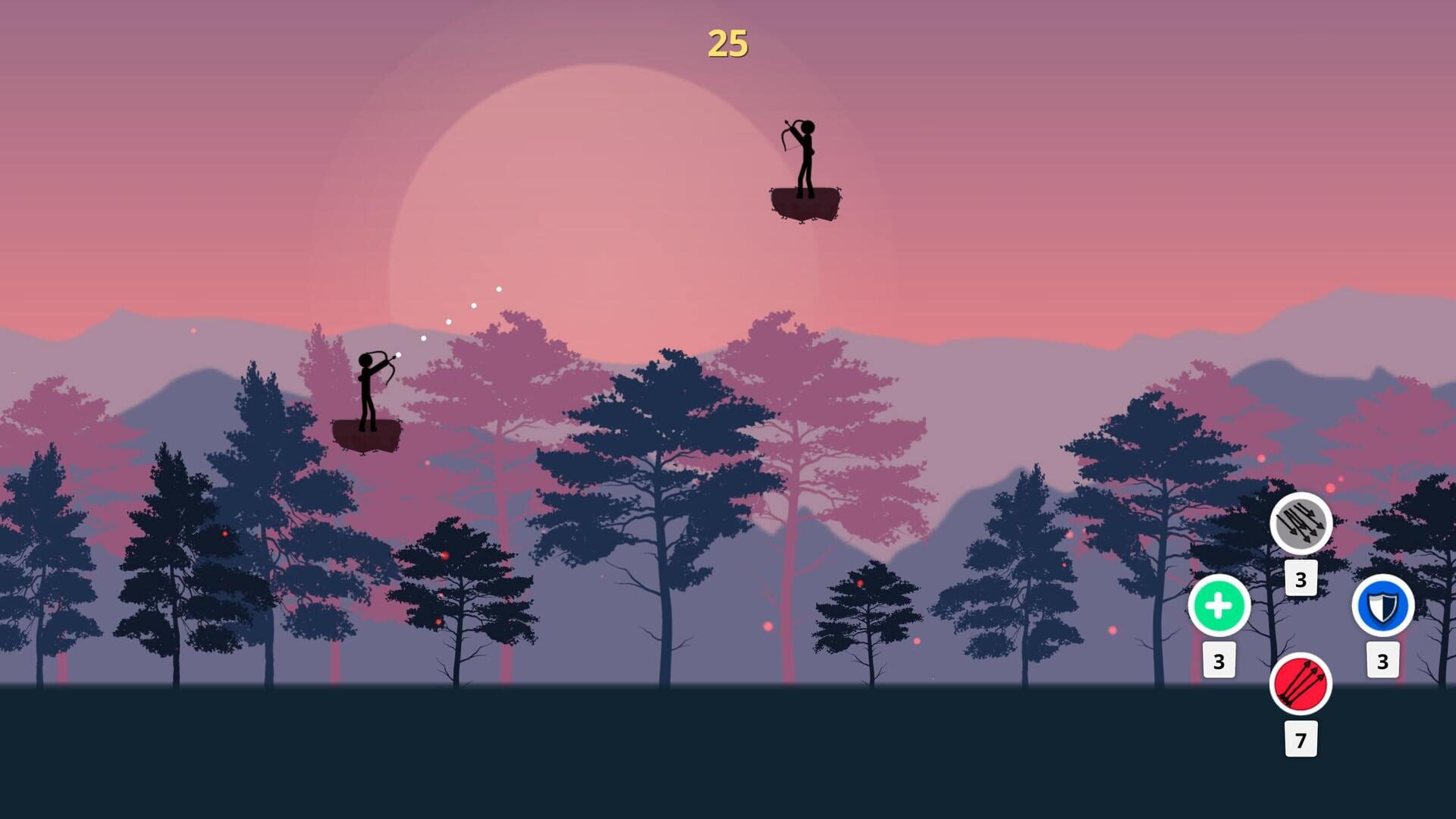Select the score number 25
The height and width of the screenshot is (819, 1456).
(x=729, y=42)
